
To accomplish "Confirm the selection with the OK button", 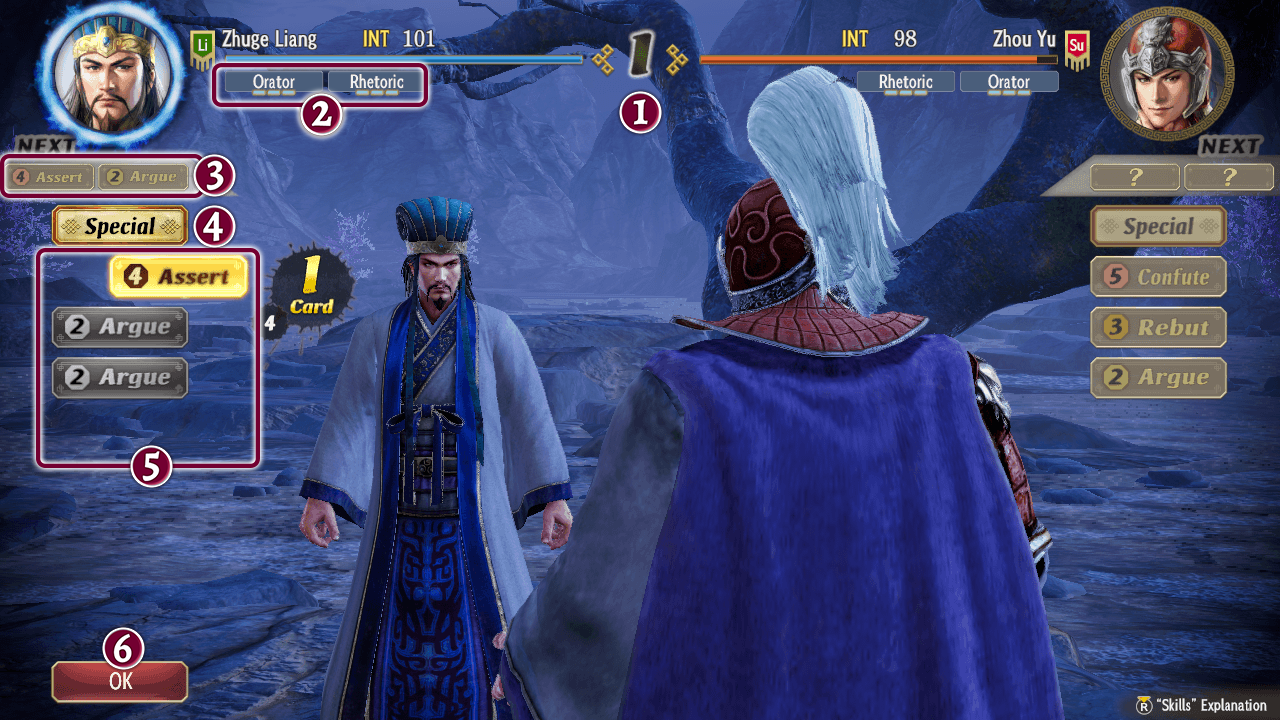I will (120, 681).
